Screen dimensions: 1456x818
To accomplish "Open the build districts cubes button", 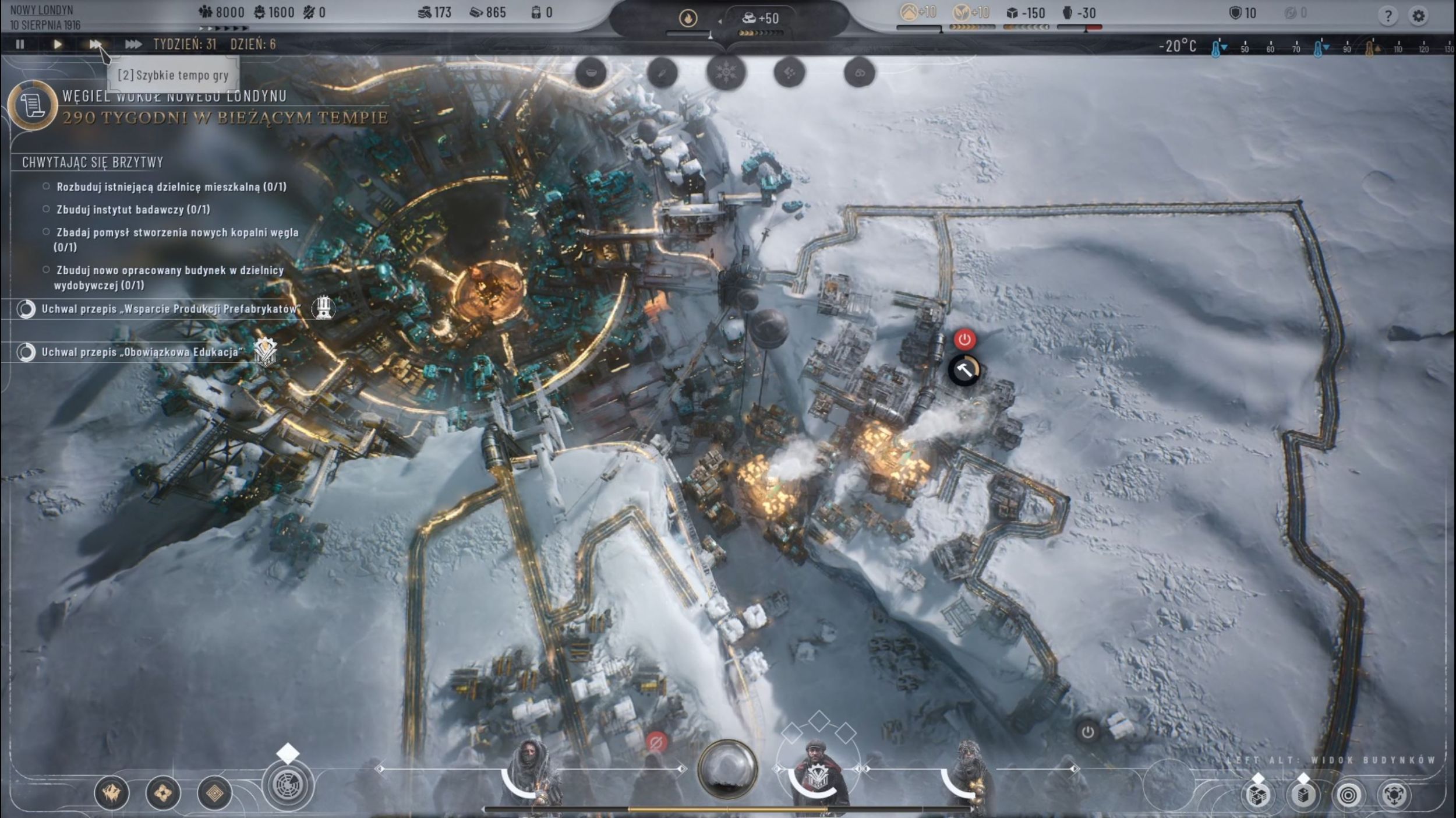I will (x=1257, y=795).
